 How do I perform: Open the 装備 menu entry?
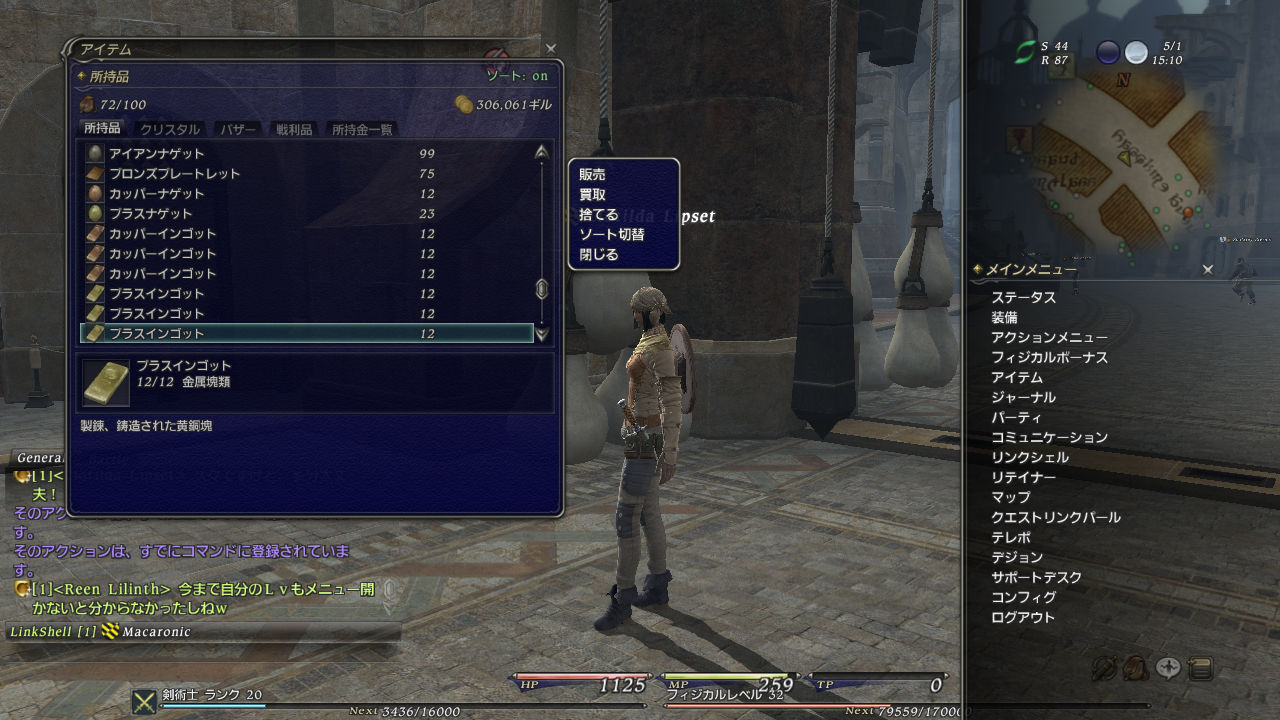click(1004, 318)
